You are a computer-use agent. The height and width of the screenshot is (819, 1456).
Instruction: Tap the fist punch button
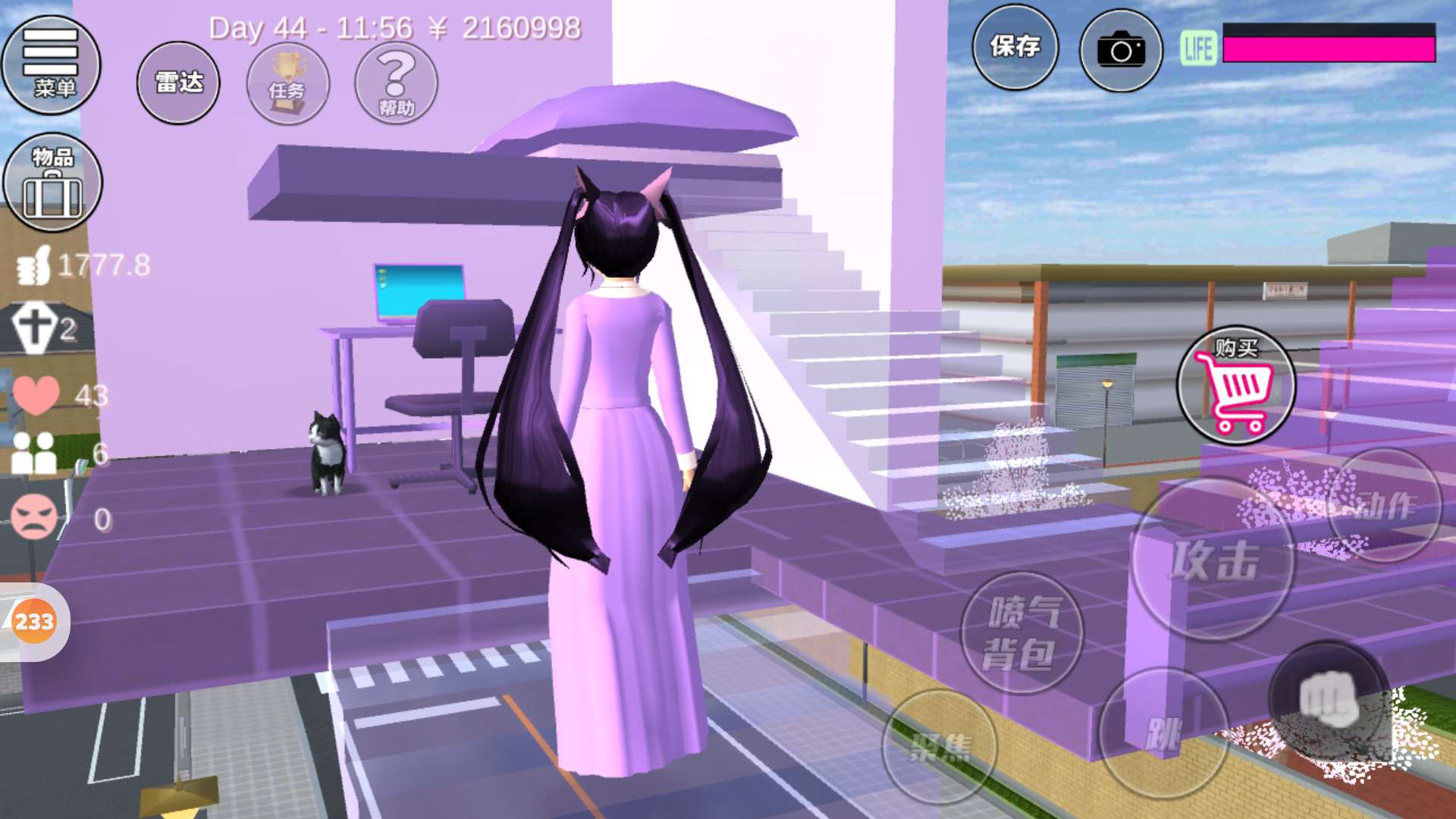pyautogui.click(x=1328, y=701)
